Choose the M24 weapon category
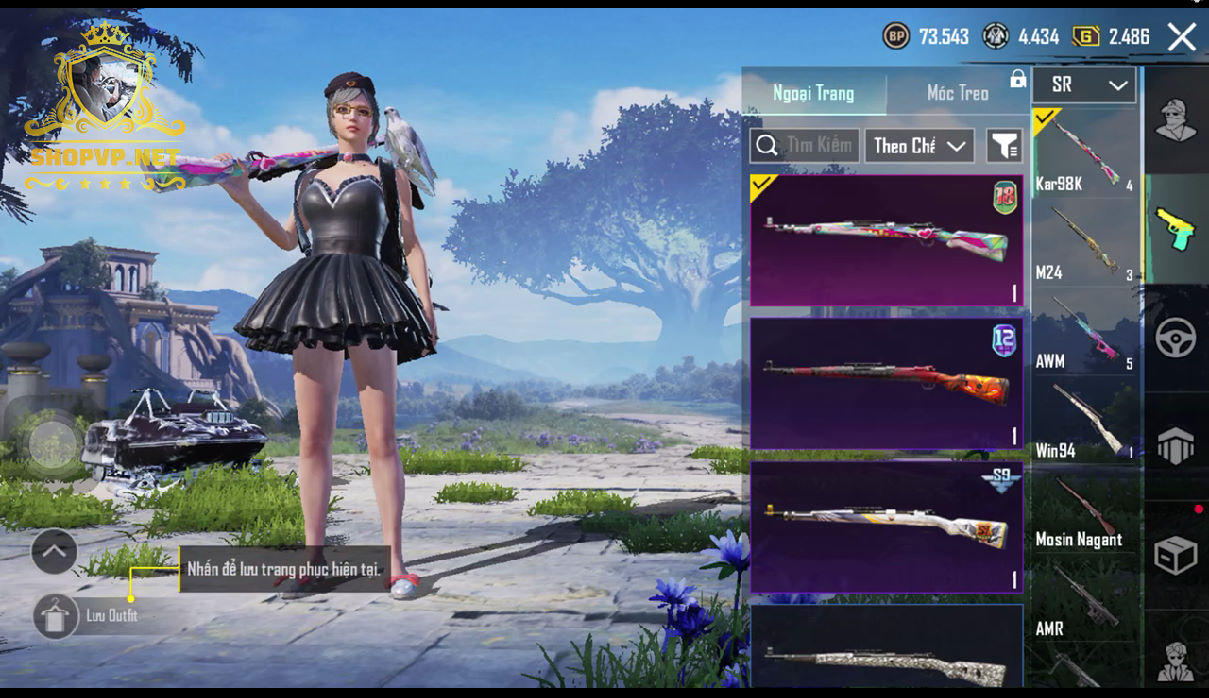Screen dimensions: 1209x698 [1084, 241]
